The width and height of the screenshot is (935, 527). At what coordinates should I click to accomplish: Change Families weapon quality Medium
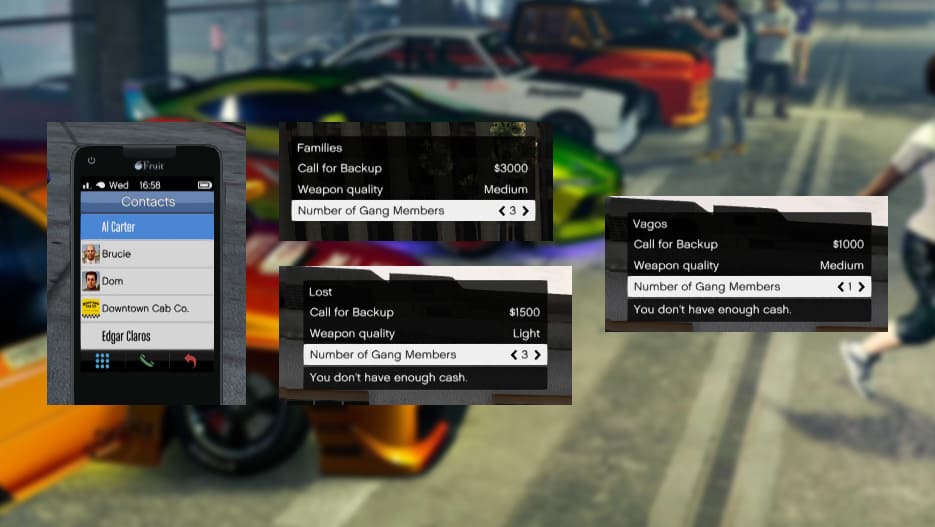pos(412,189)
